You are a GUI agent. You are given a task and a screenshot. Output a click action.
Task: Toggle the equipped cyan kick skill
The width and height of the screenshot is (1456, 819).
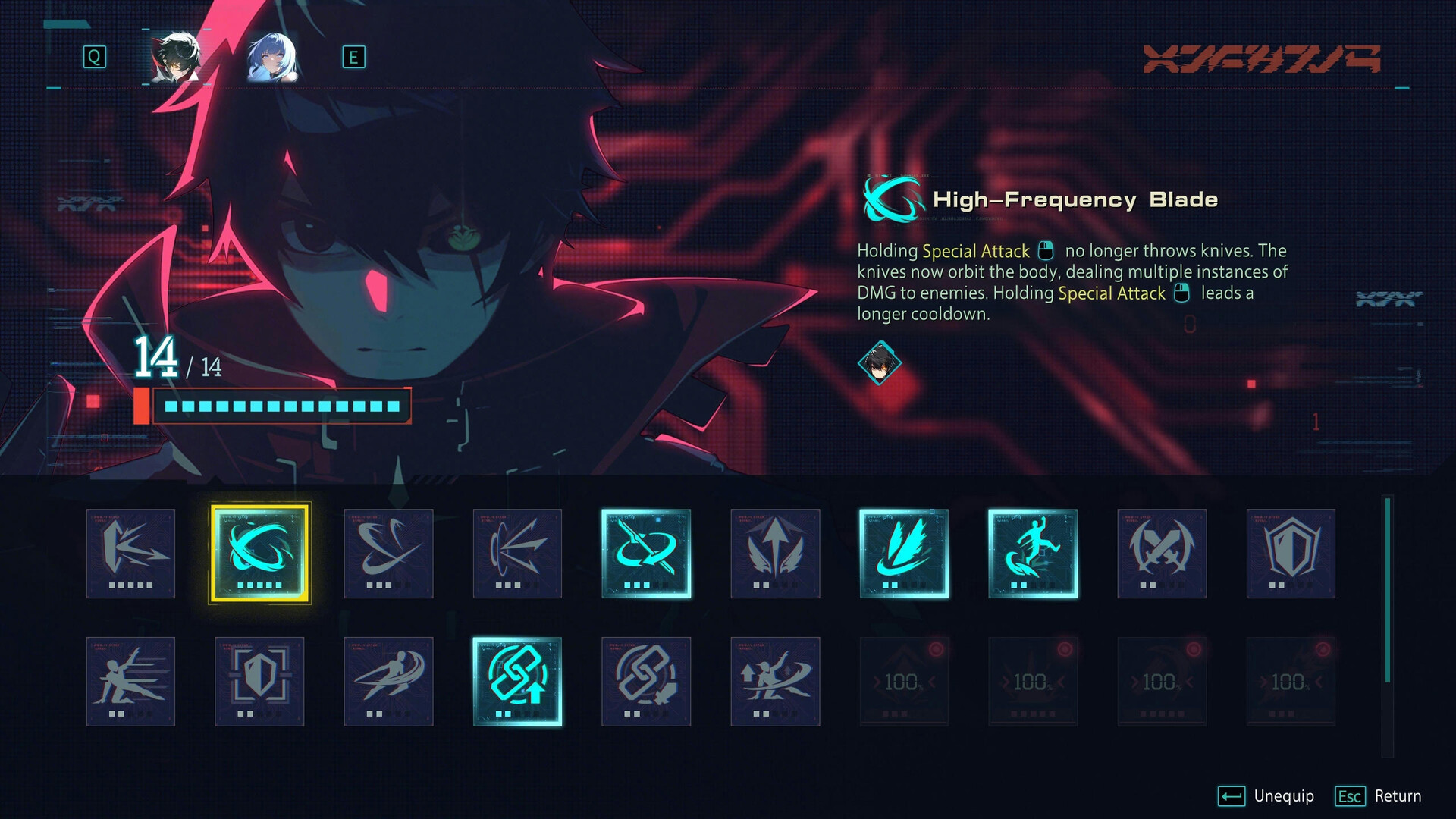point(1033,552)
